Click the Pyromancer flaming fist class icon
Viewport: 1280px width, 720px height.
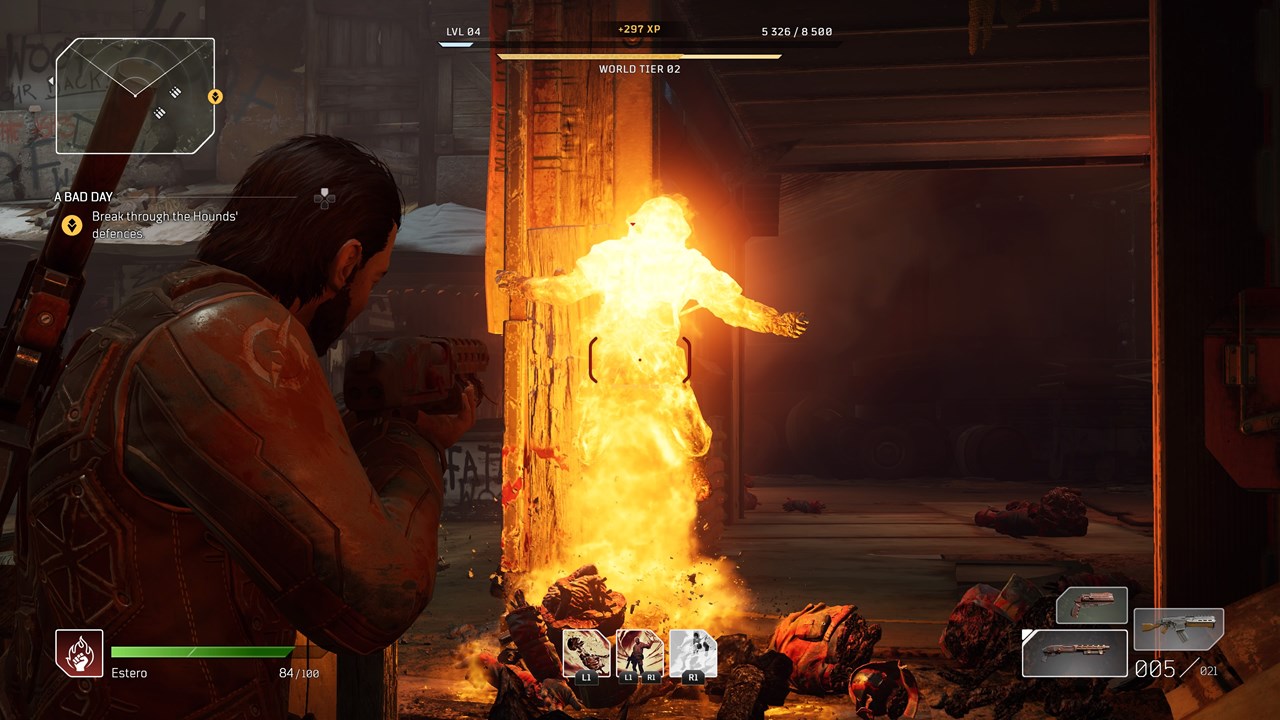tap(79, 653)
